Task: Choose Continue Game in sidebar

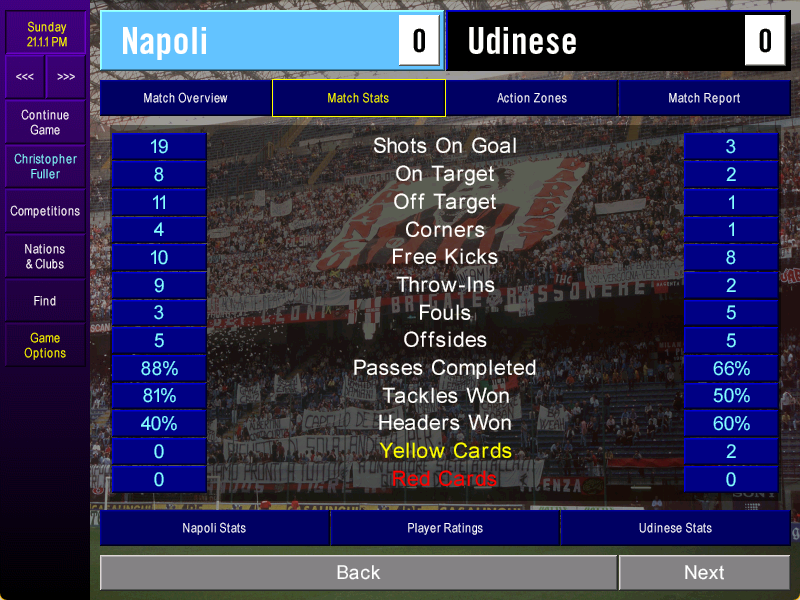Action: click(45, 122)
